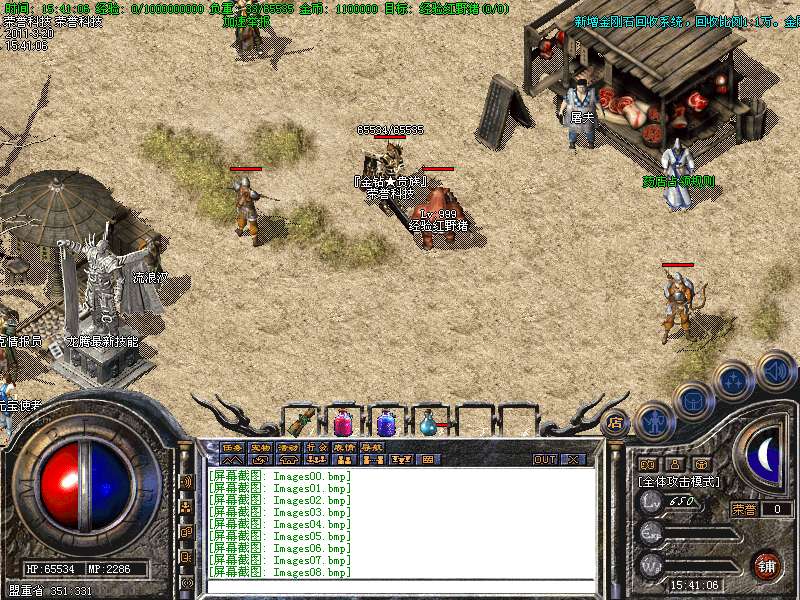800x600 pixels.
Task: Use the teal flask in the belt
Action: tap(429, 422)
